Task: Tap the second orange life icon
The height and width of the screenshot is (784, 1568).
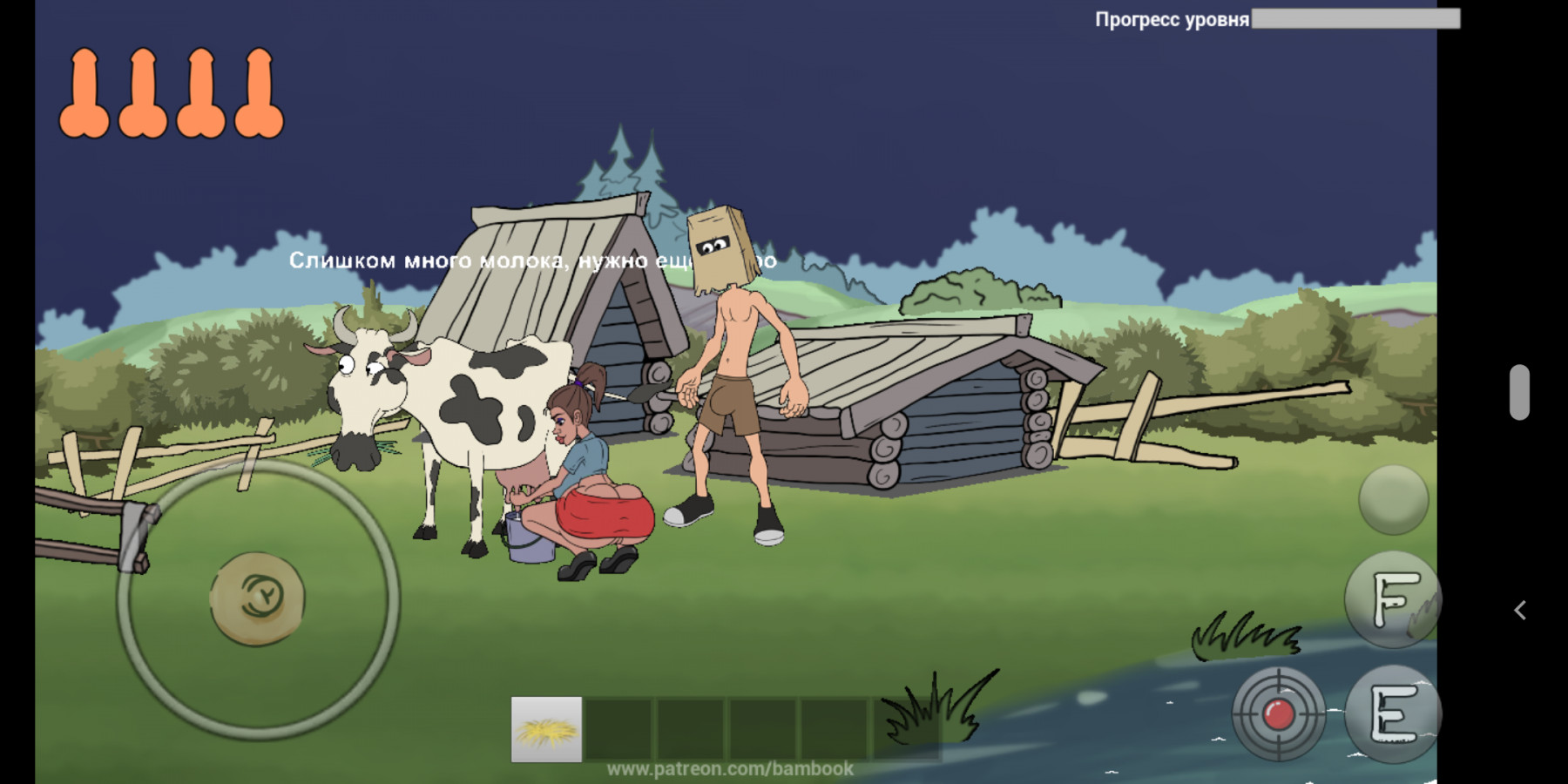Action: (x=141, y=91)
